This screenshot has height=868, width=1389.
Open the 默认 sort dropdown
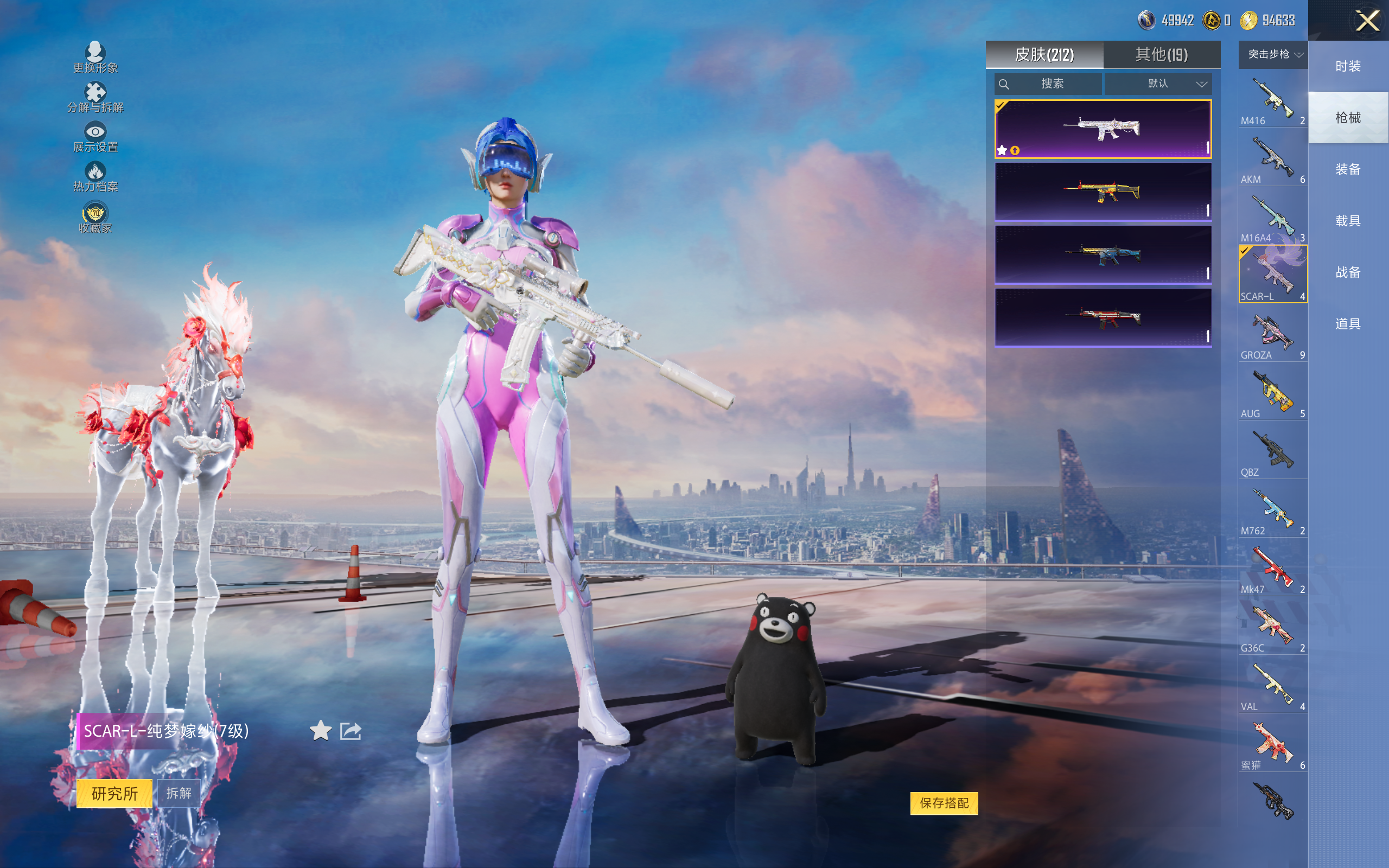(1158, 84)
